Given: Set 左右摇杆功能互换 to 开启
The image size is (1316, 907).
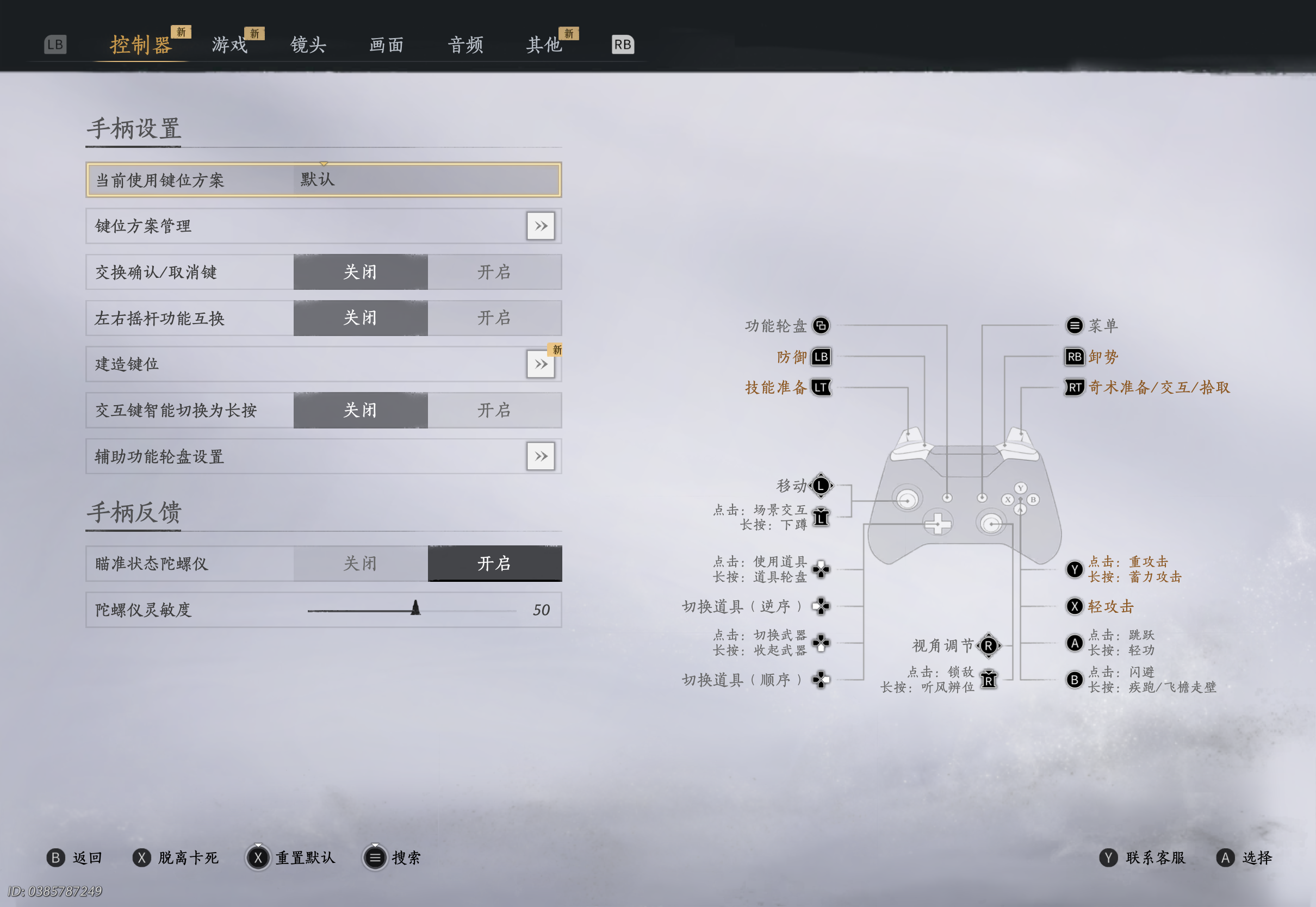Looking at the screenshot, I should (x=494, y=318).
